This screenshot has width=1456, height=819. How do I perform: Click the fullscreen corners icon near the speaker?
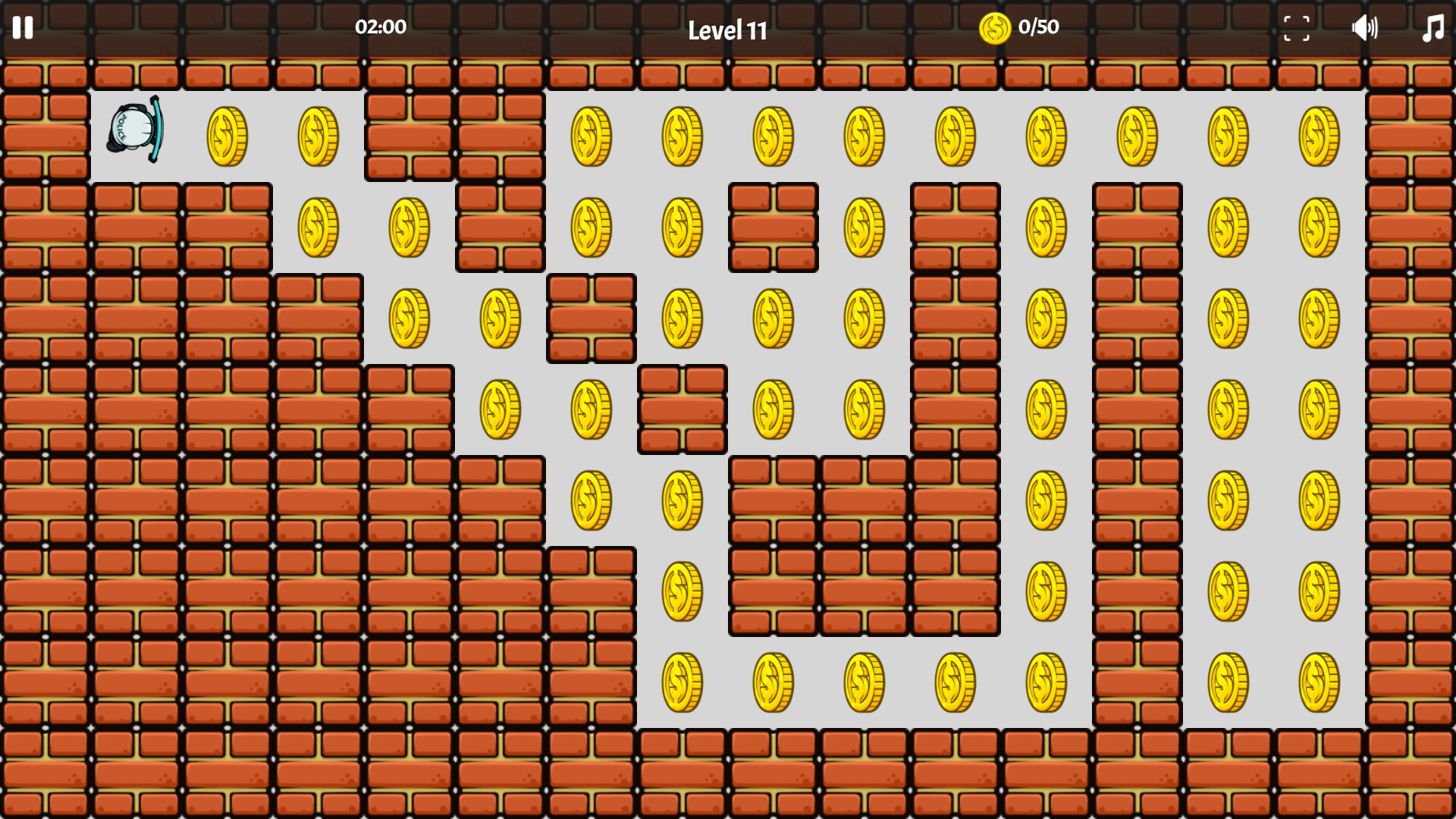click(x=1296, y=29)
